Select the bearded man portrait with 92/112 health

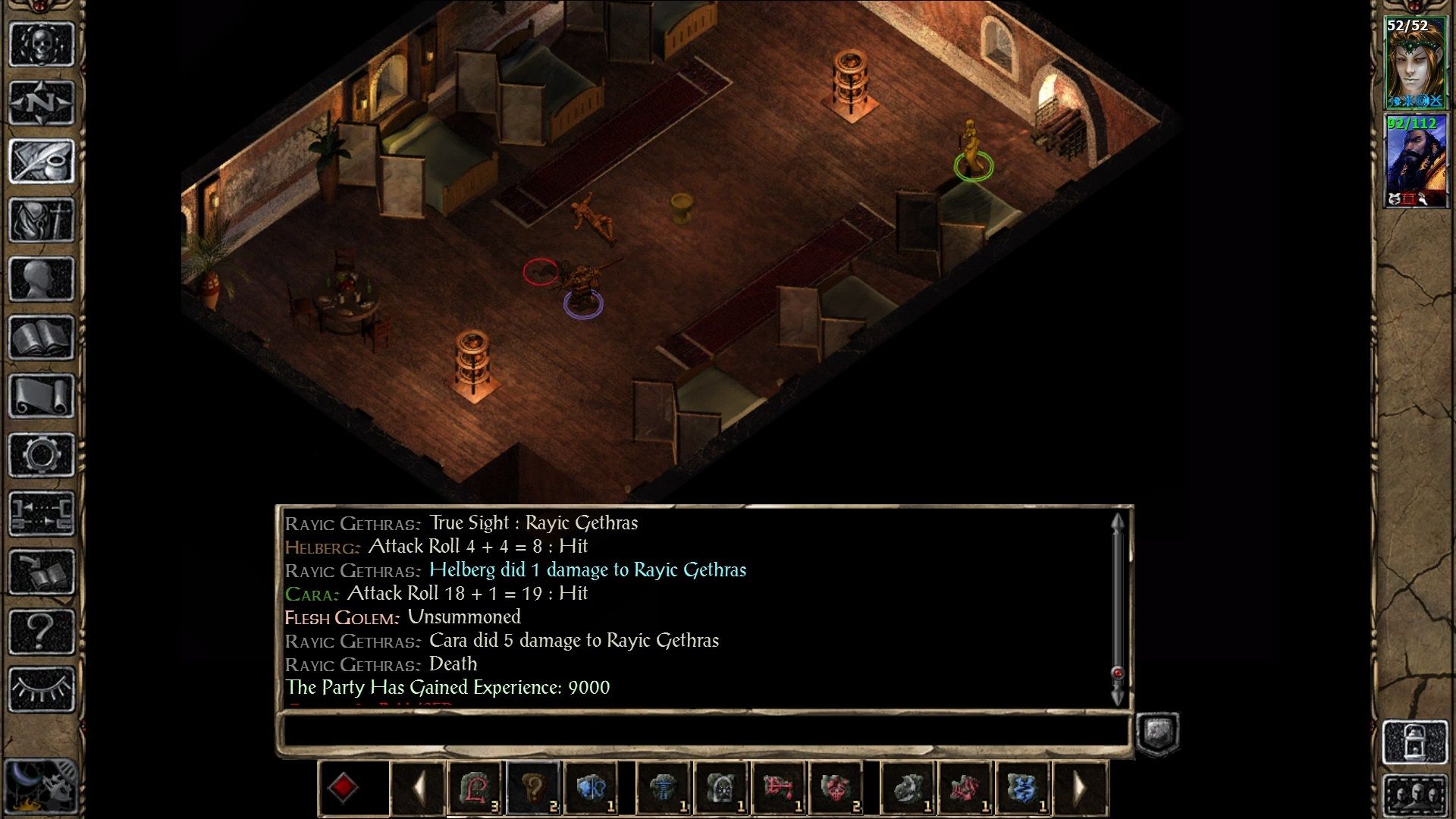click(1415, 161)
